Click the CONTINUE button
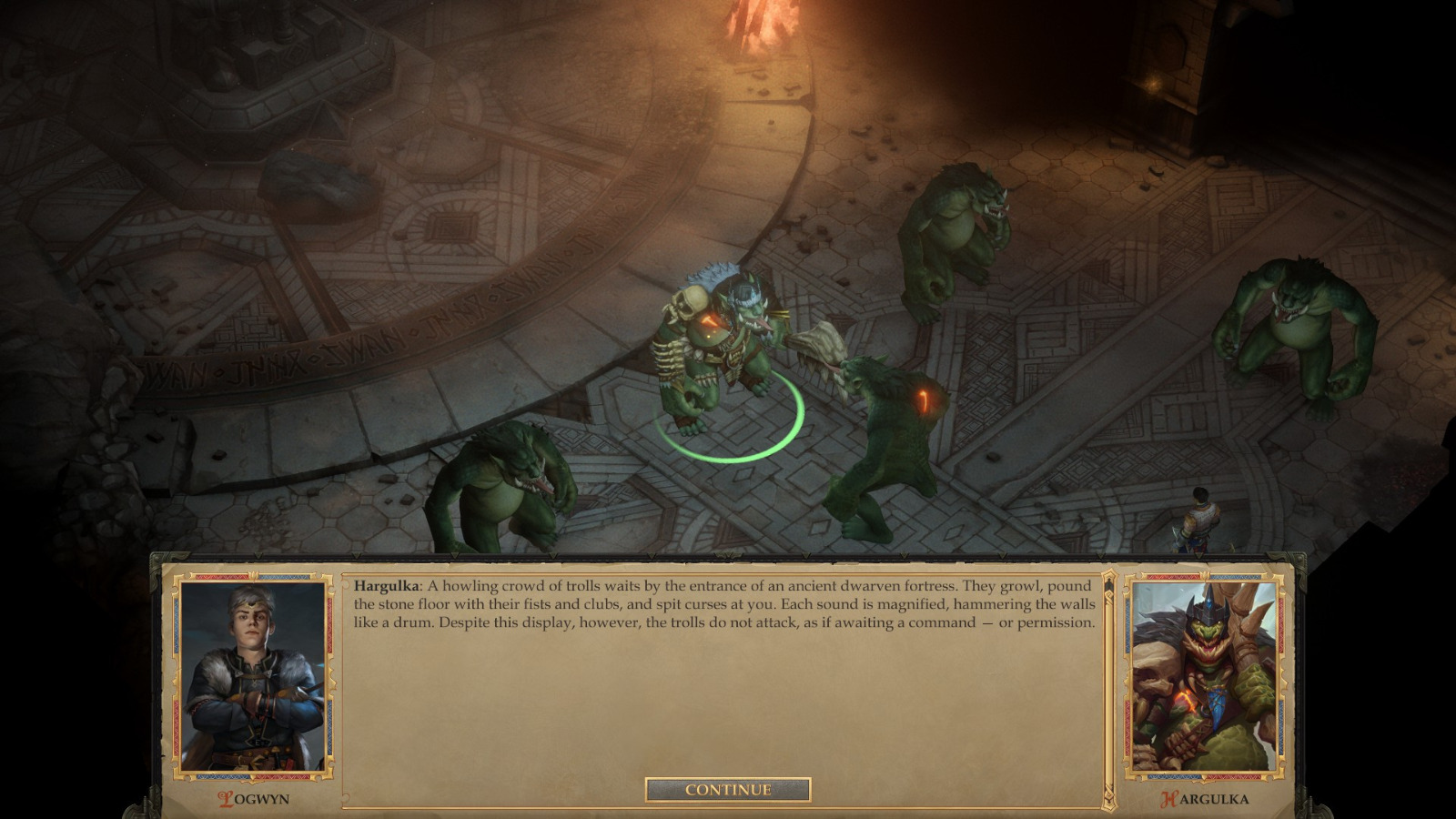This screenshot has width=1456, height=819. [727, 790]
